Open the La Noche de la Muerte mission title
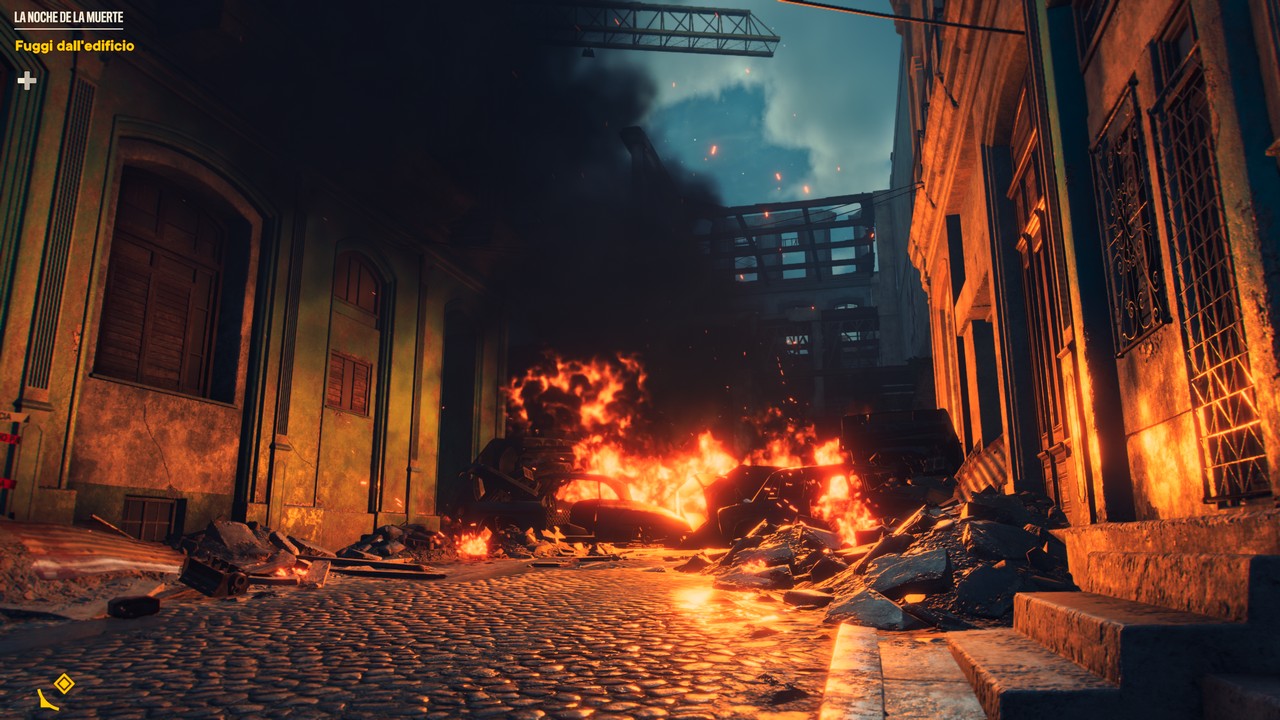Screen dimensions: 1280x720 (69, 18)
